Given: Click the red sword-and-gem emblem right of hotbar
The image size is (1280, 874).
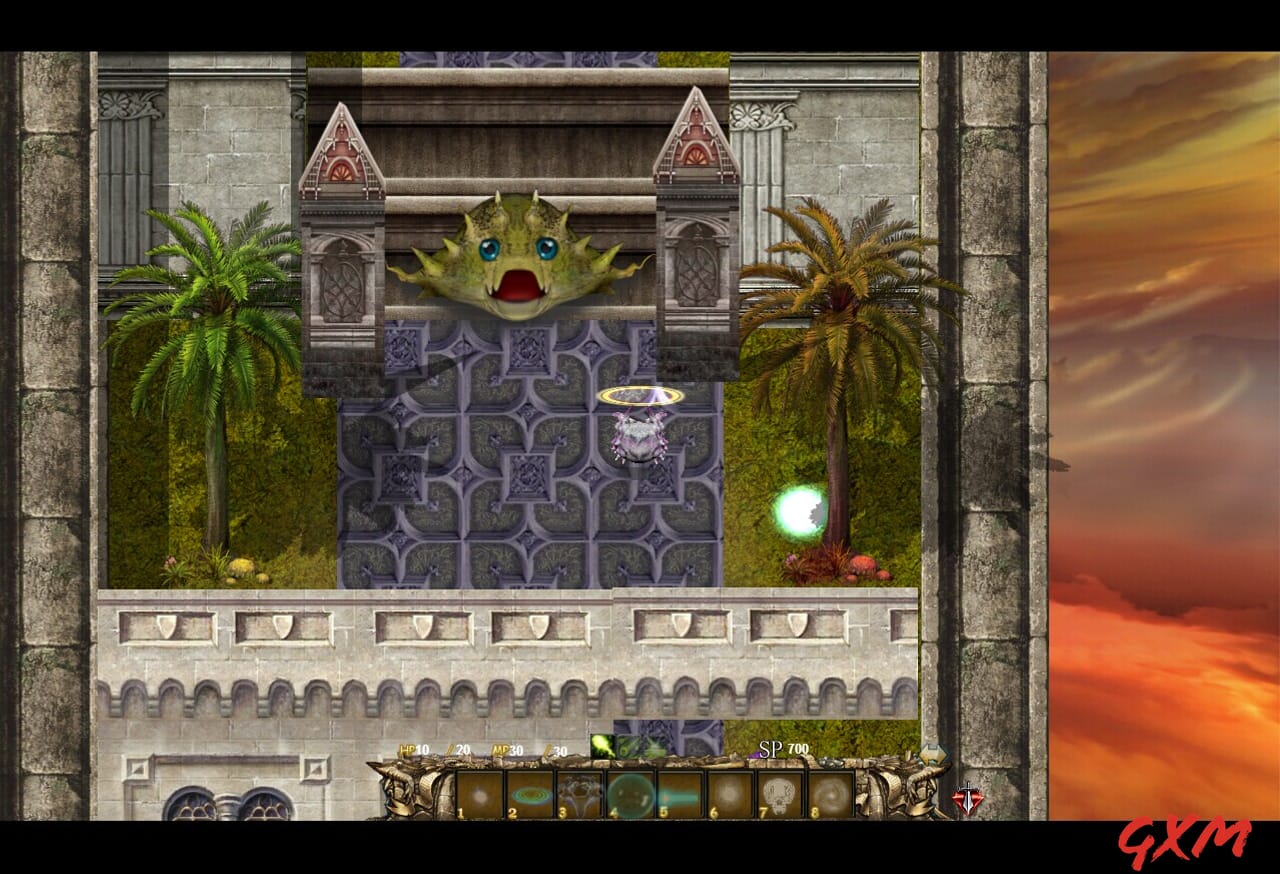Looking at the screenshot, I should [x=967, y=798].
